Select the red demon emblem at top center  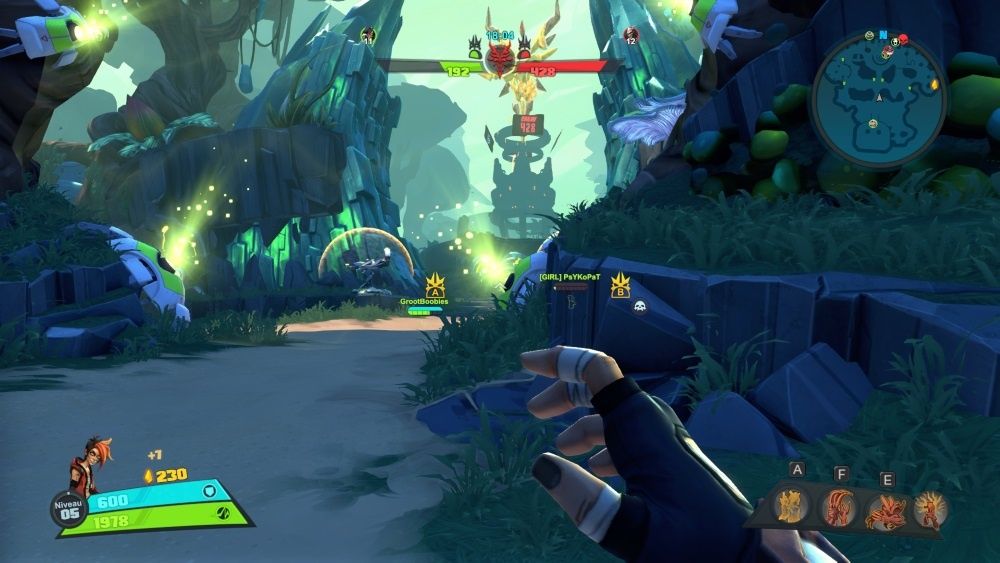pos(498,60)
